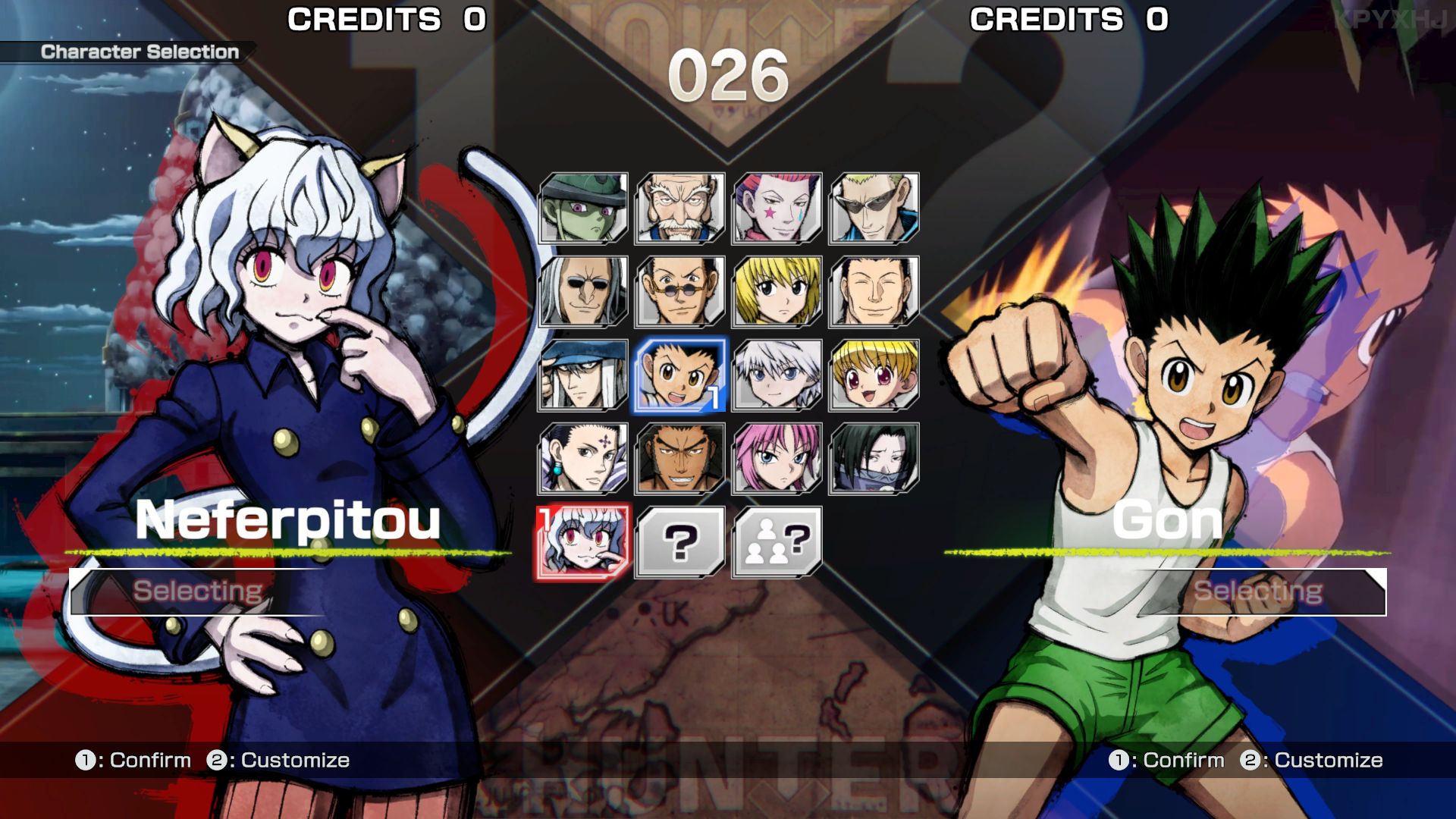This screenshot has height=819, width=1456.
Task: Choose Netero, the white-bearded old man
Action: (680, 208)
